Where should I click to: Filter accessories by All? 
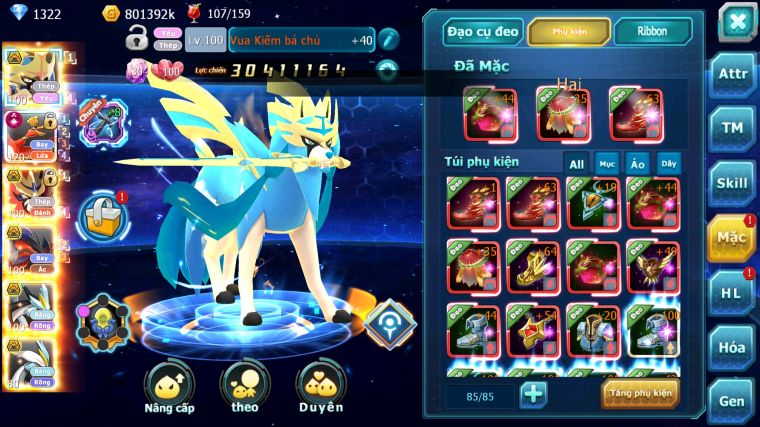pos(576,164)
